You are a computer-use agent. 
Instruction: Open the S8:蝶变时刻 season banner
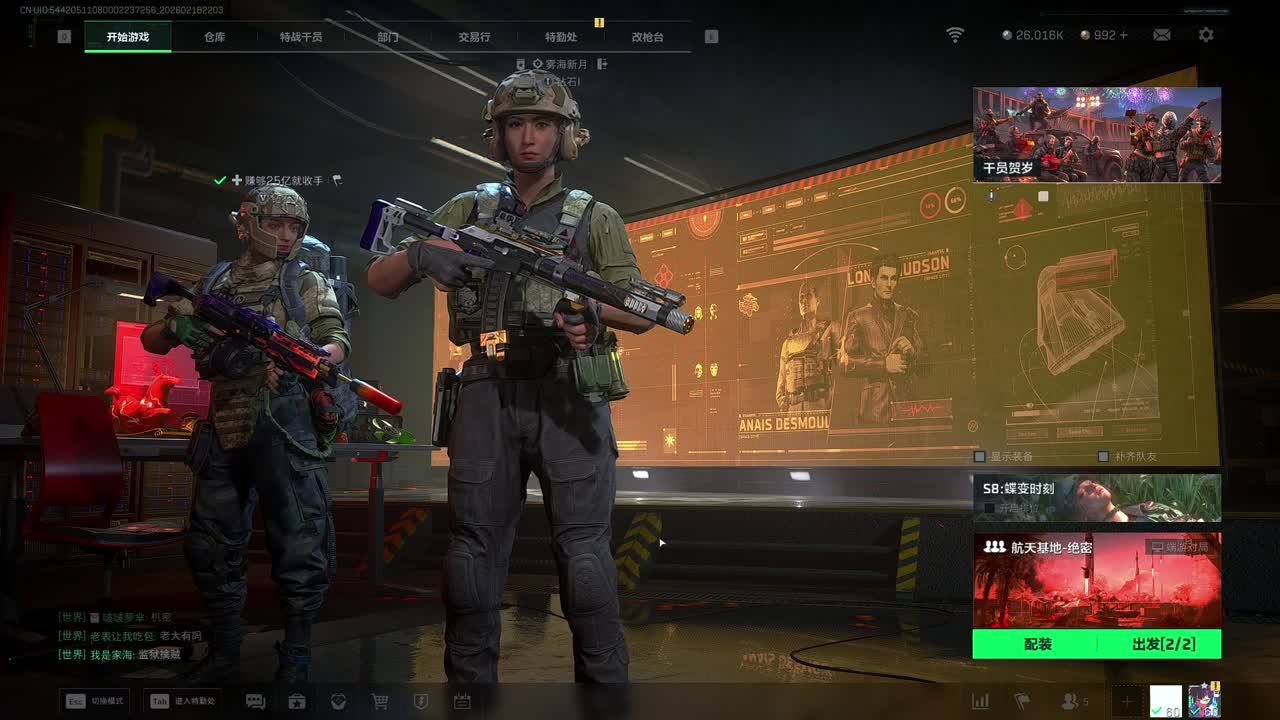[1097, 498]
